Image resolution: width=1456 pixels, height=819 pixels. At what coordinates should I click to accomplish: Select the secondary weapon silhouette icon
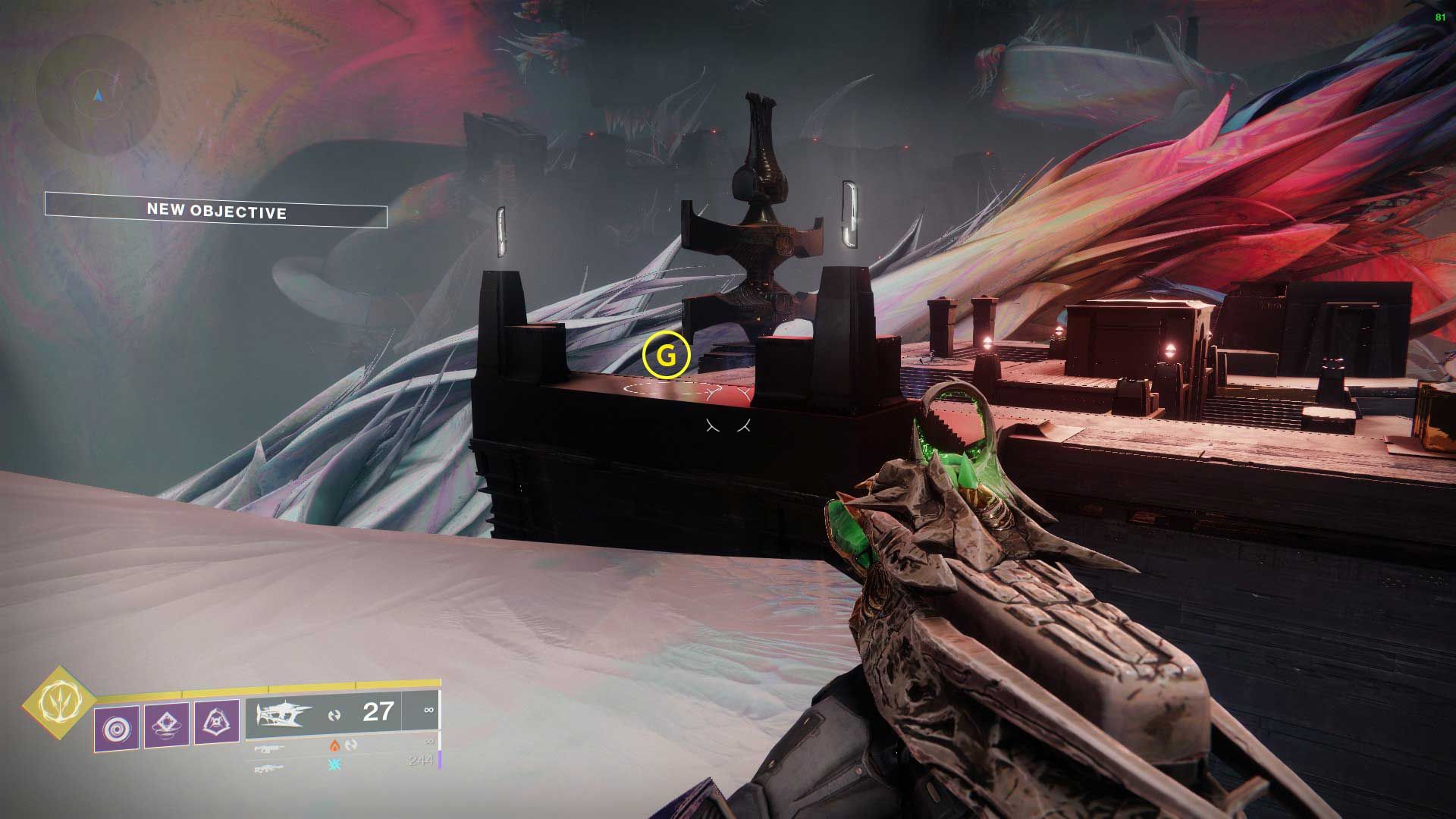pyautogui.click(x=269, y=747)
